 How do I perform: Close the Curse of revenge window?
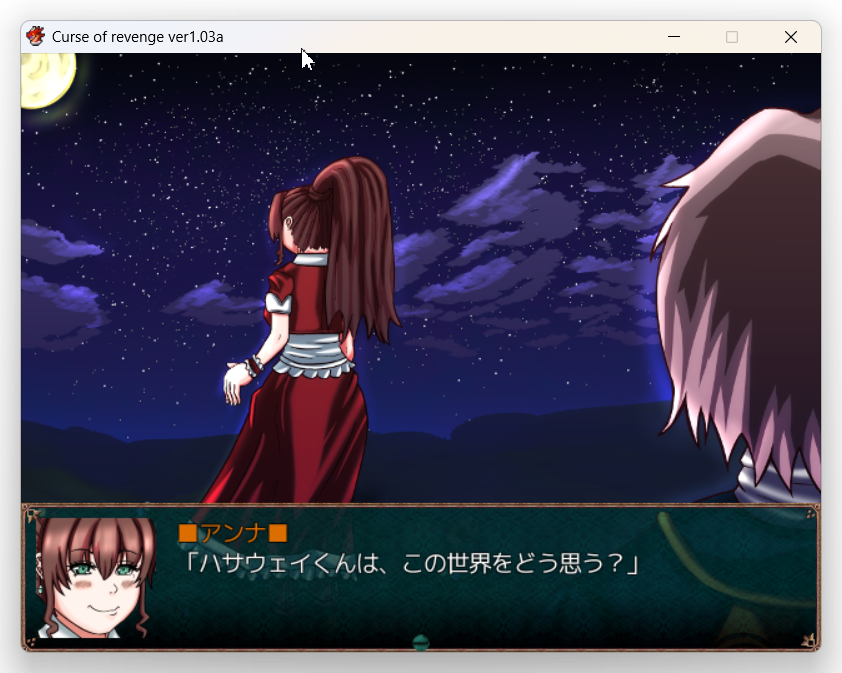pos(790,37)
